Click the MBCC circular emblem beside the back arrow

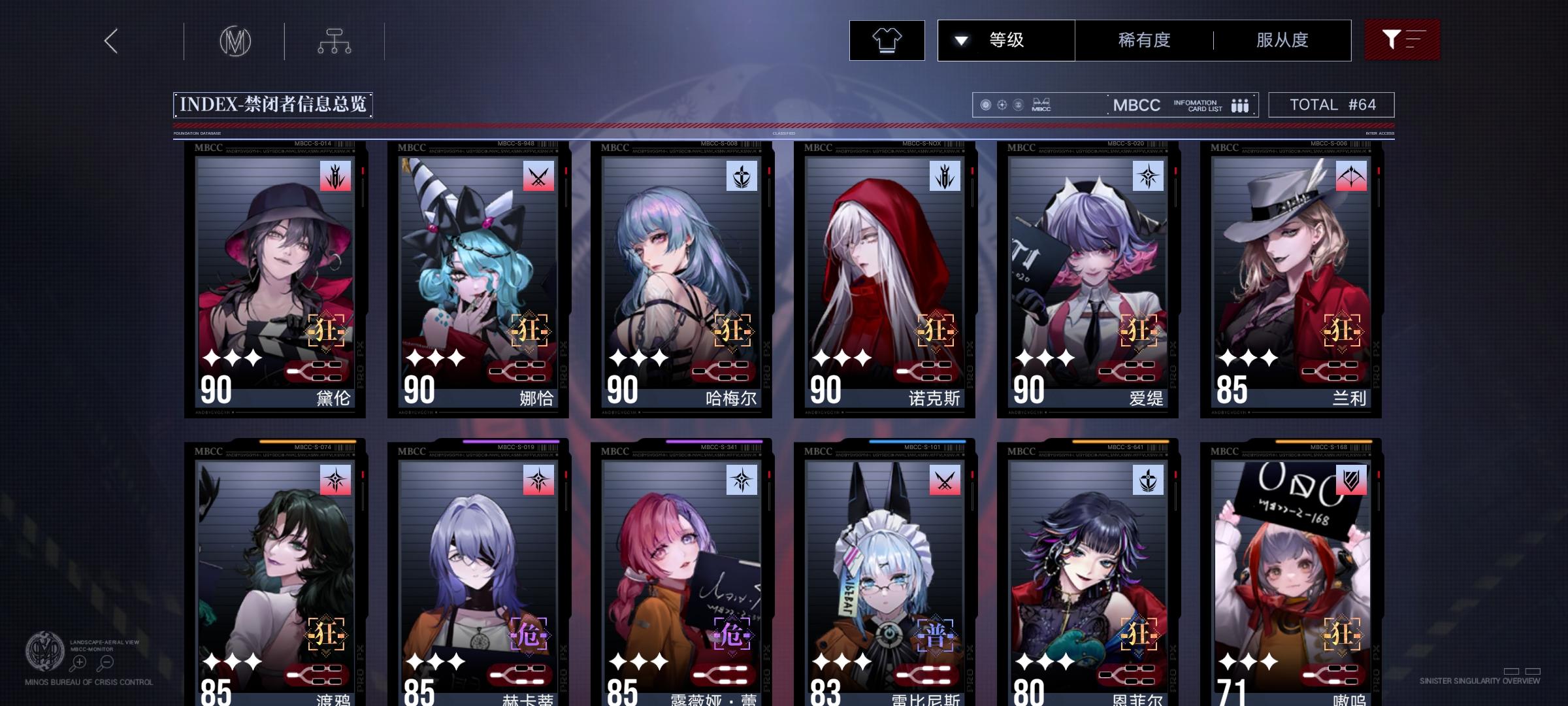coord(237,41)
